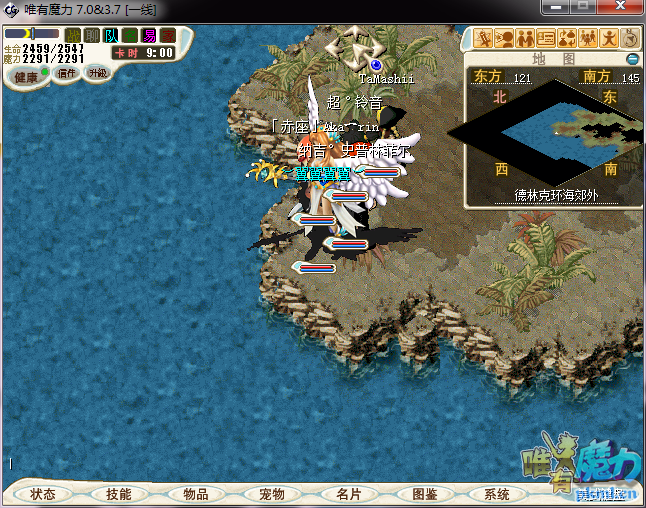This screenshot has height=508, width=646.
Task: Toggle the 聊 chat switch
Action: 92,36
